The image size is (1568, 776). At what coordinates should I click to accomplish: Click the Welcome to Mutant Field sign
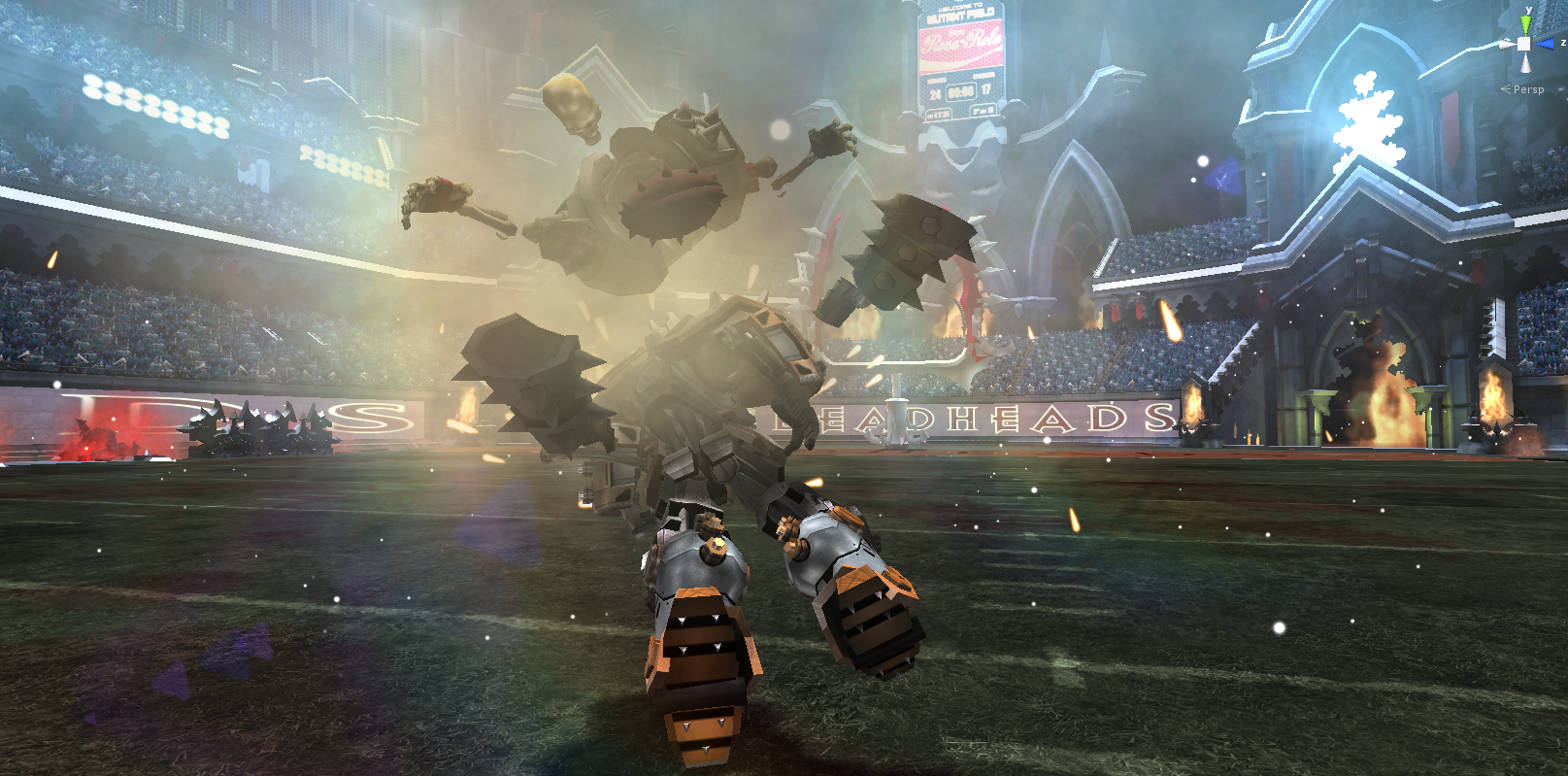tap(960, 10)
